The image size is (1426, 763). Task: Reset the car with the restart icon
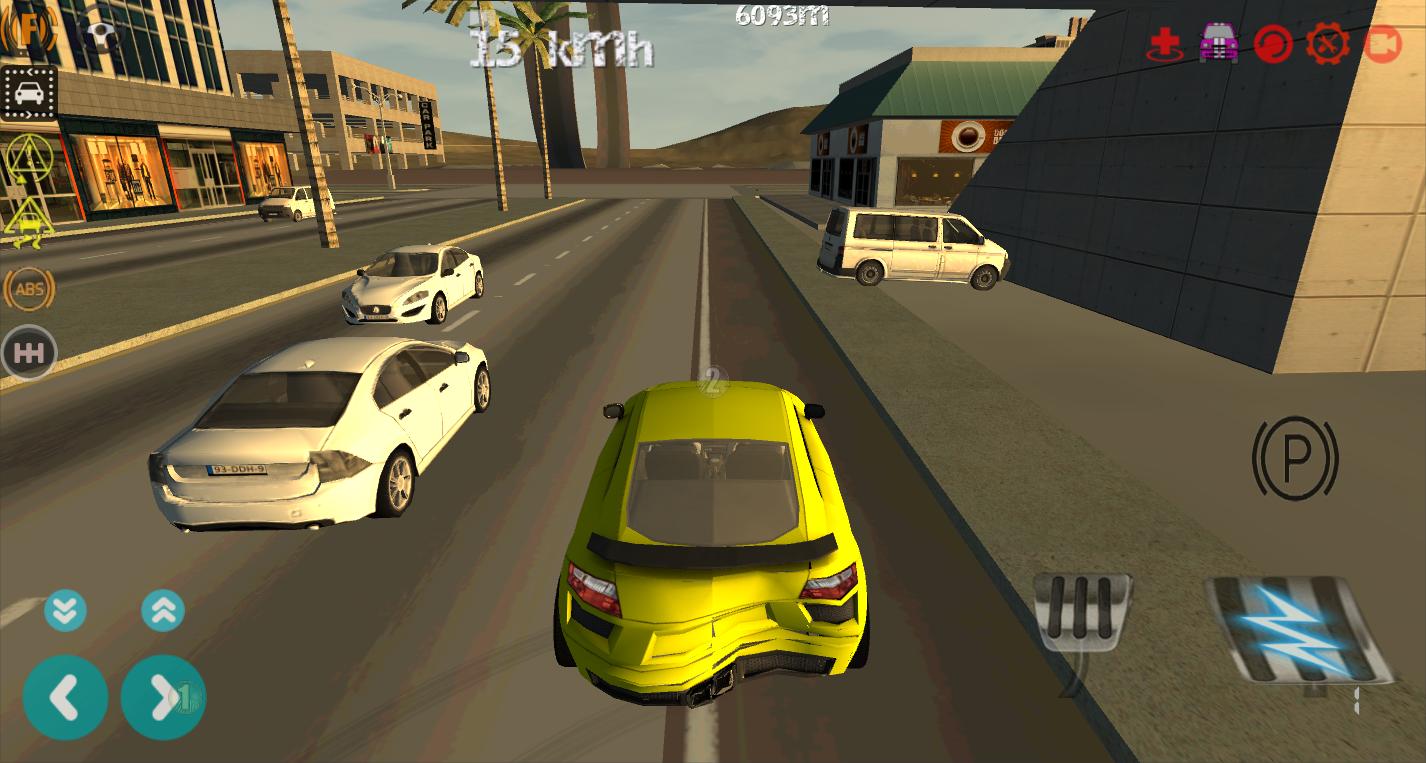[1273, 43]
